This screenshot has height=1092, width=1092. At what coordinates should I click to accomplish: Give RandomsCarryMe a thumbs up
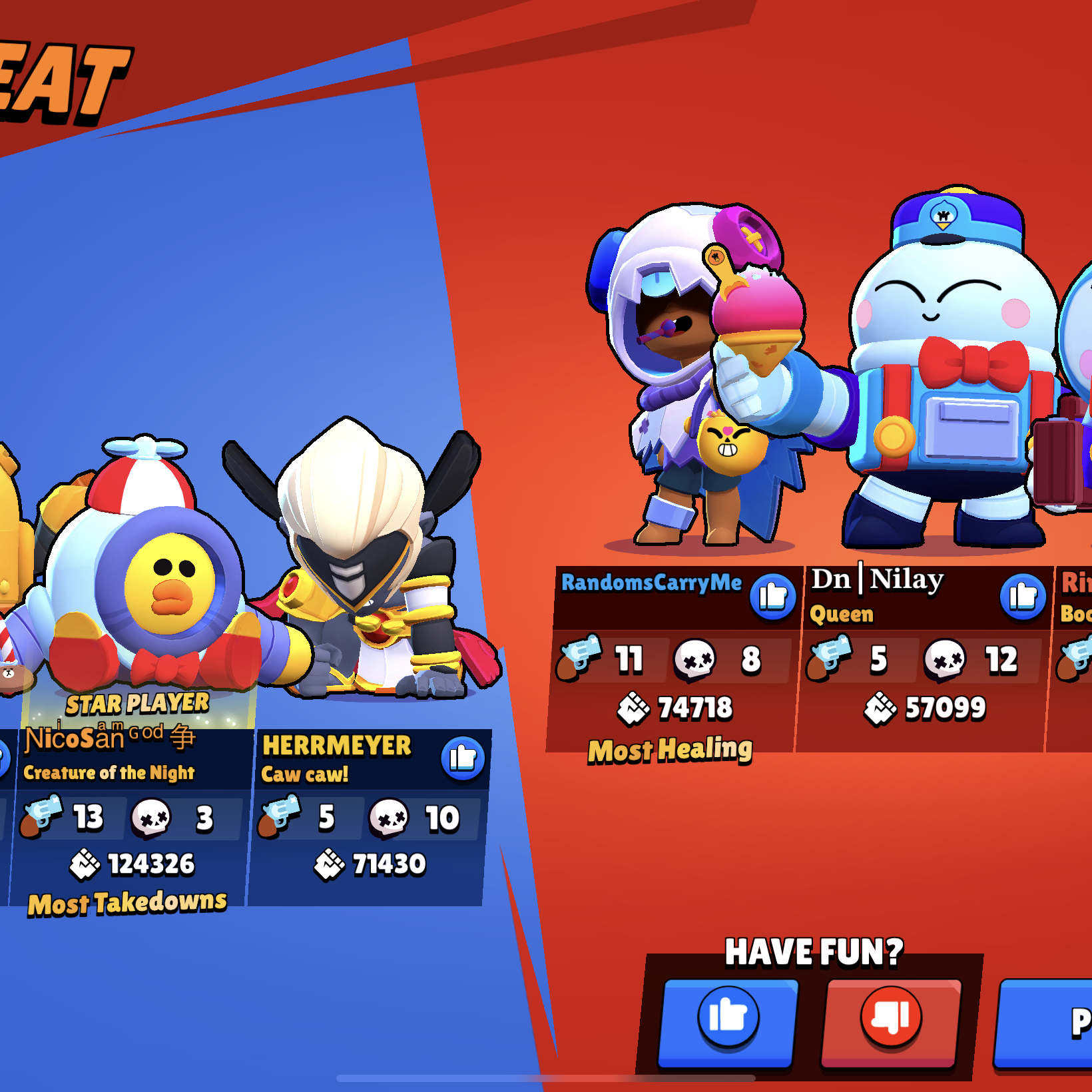(x=772, y=596)
